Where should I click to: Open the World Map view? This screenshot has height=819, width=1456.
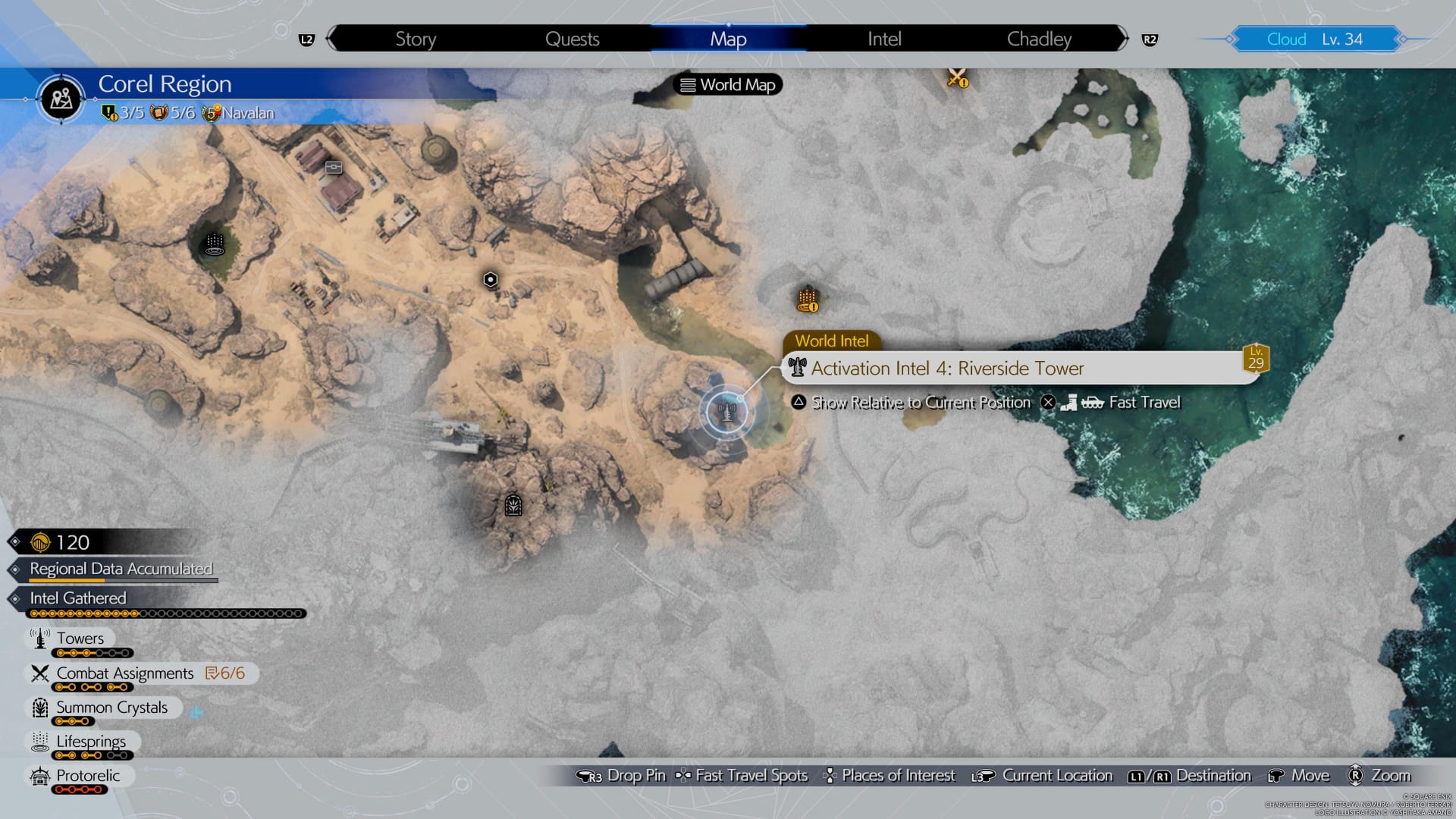click(x=726, y=84)
